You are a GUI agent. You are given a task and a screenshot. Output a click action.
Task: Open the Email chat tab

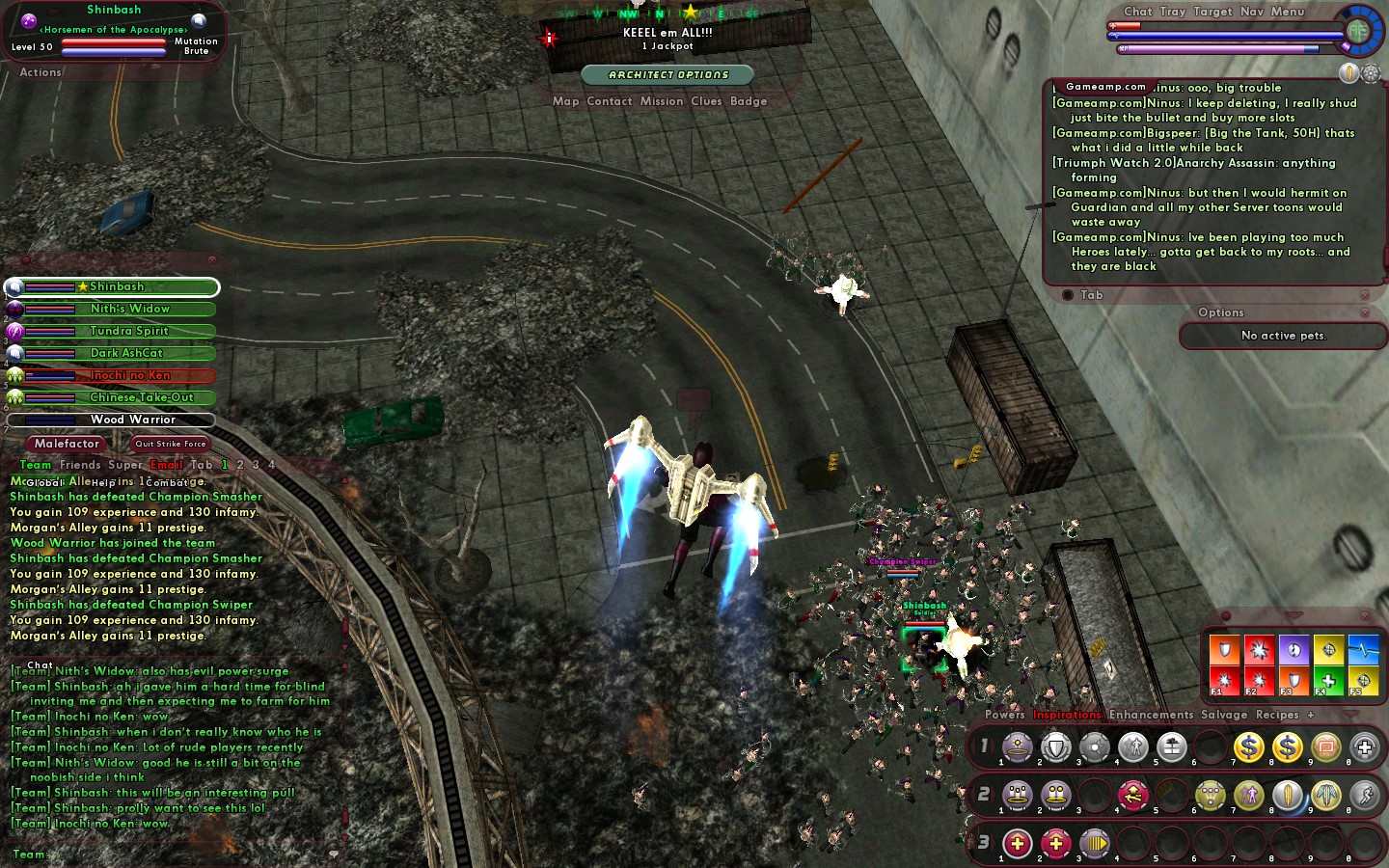(x=166, y=465)
